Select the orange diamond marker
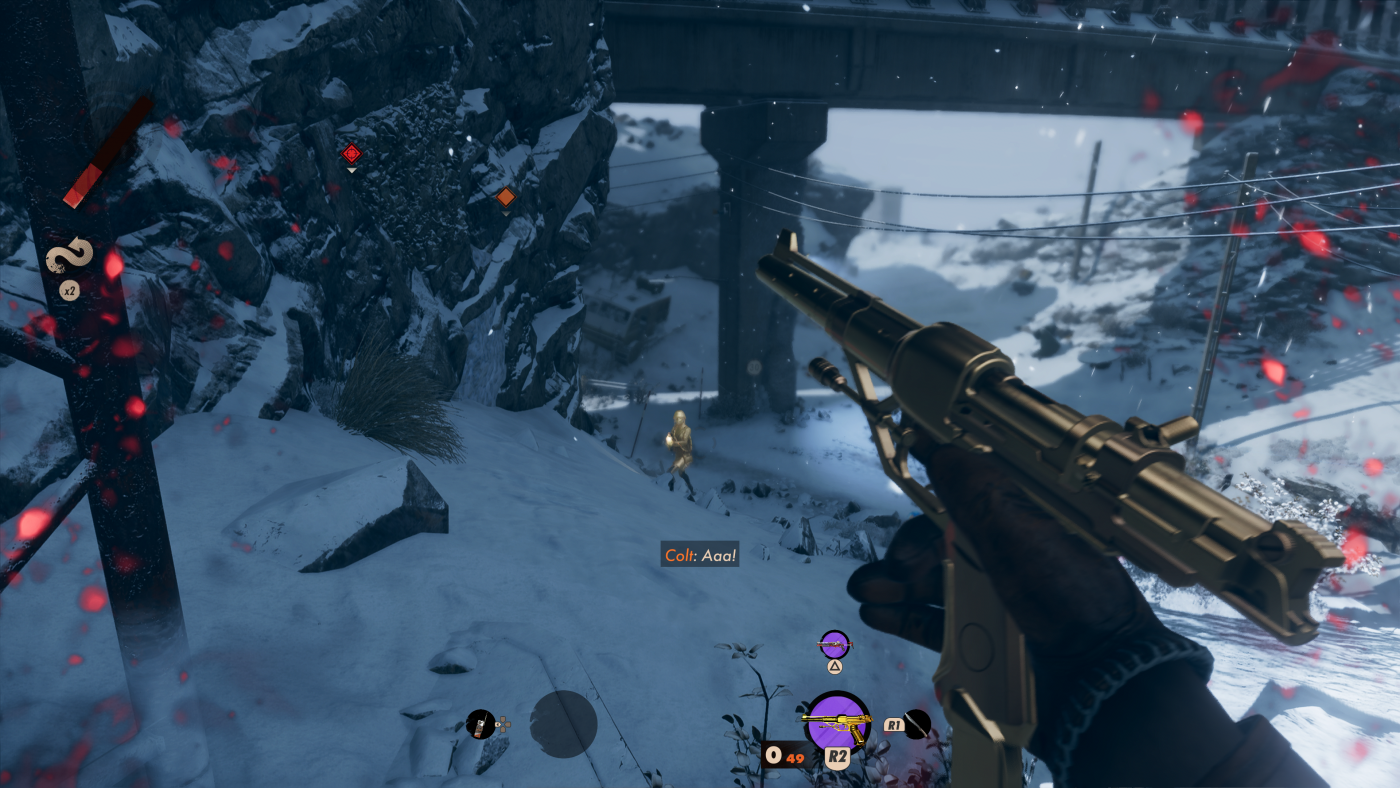This screenshot has height=788, width=1400. (506, 197)
